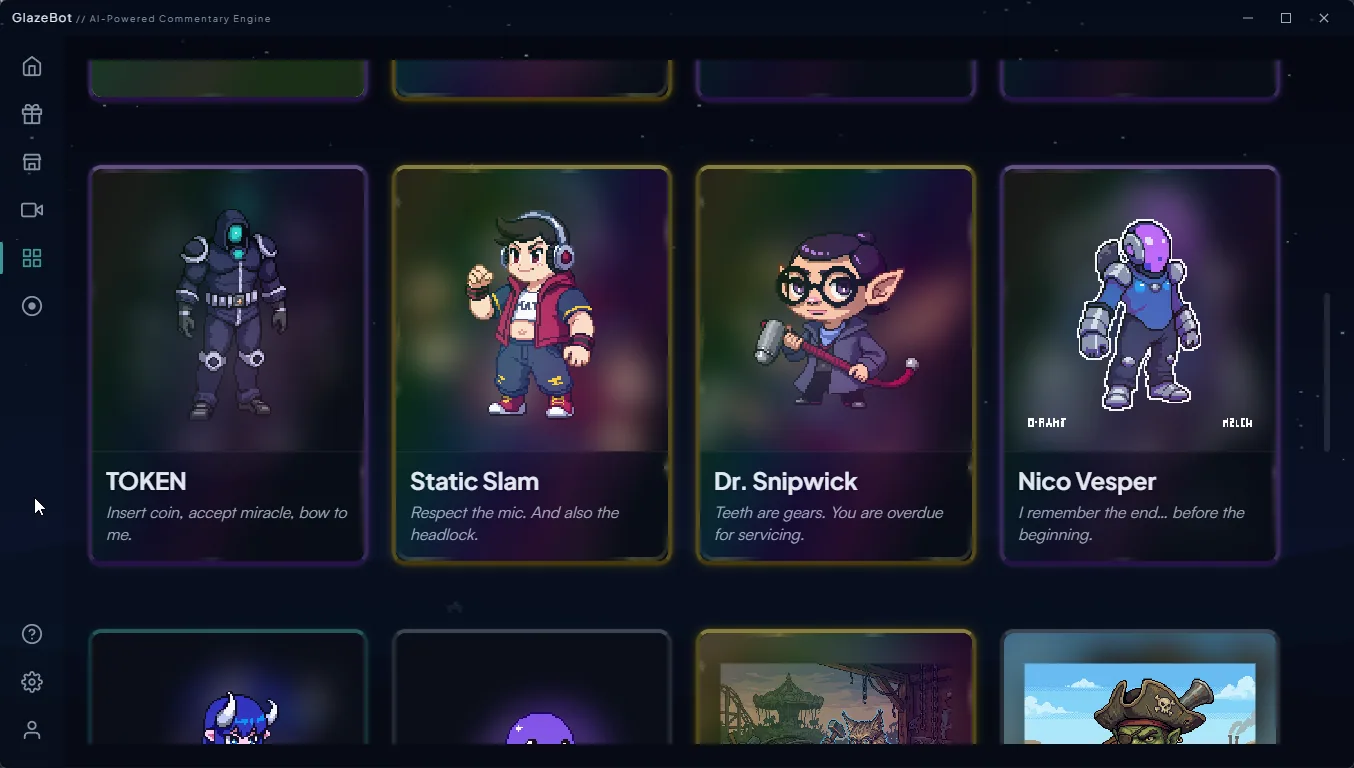Select the video camera recording icon

point(31,210)
